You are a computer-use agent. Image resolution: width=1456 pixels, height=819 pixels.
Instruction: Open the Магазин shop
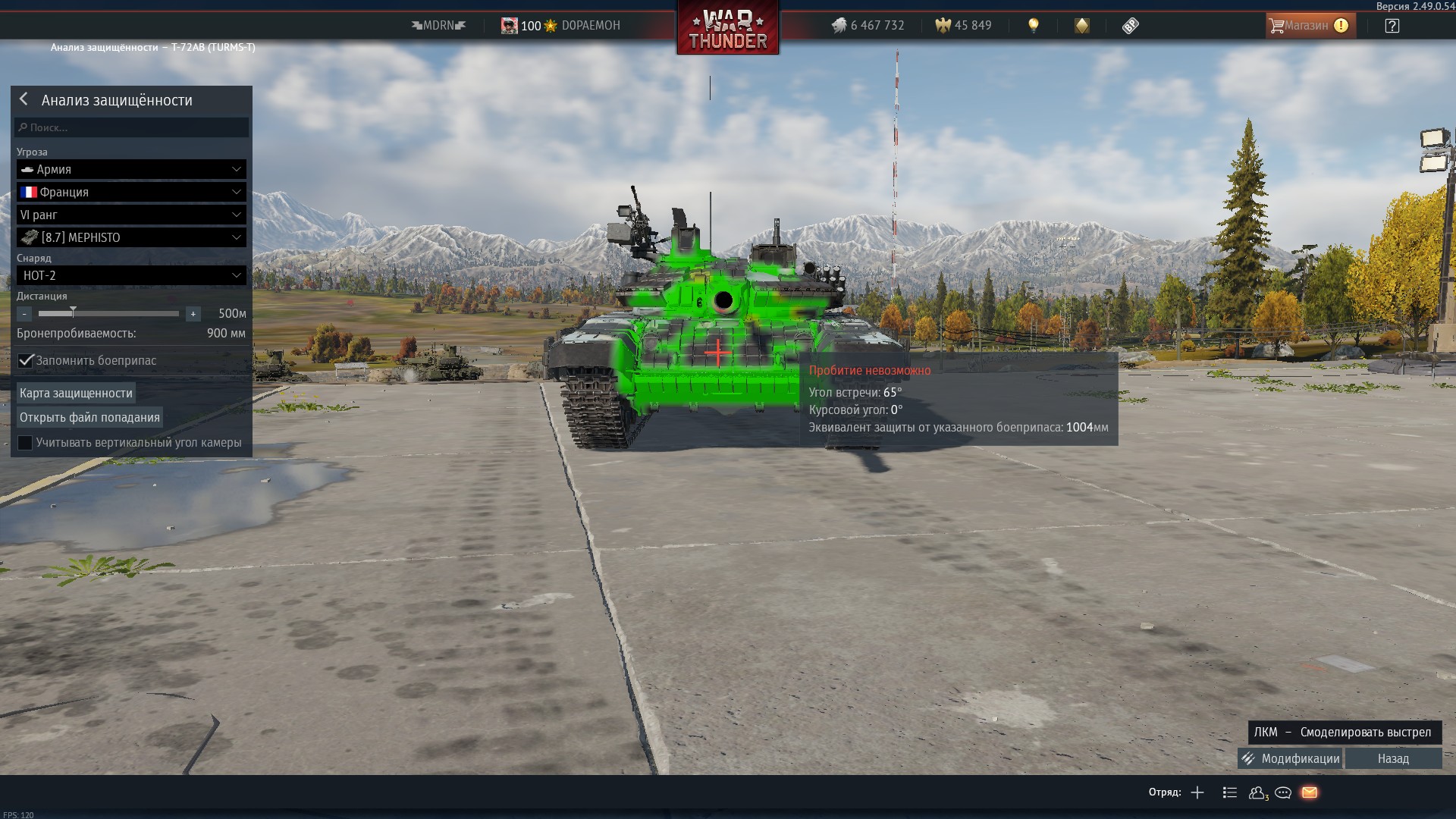point(1308,26)
